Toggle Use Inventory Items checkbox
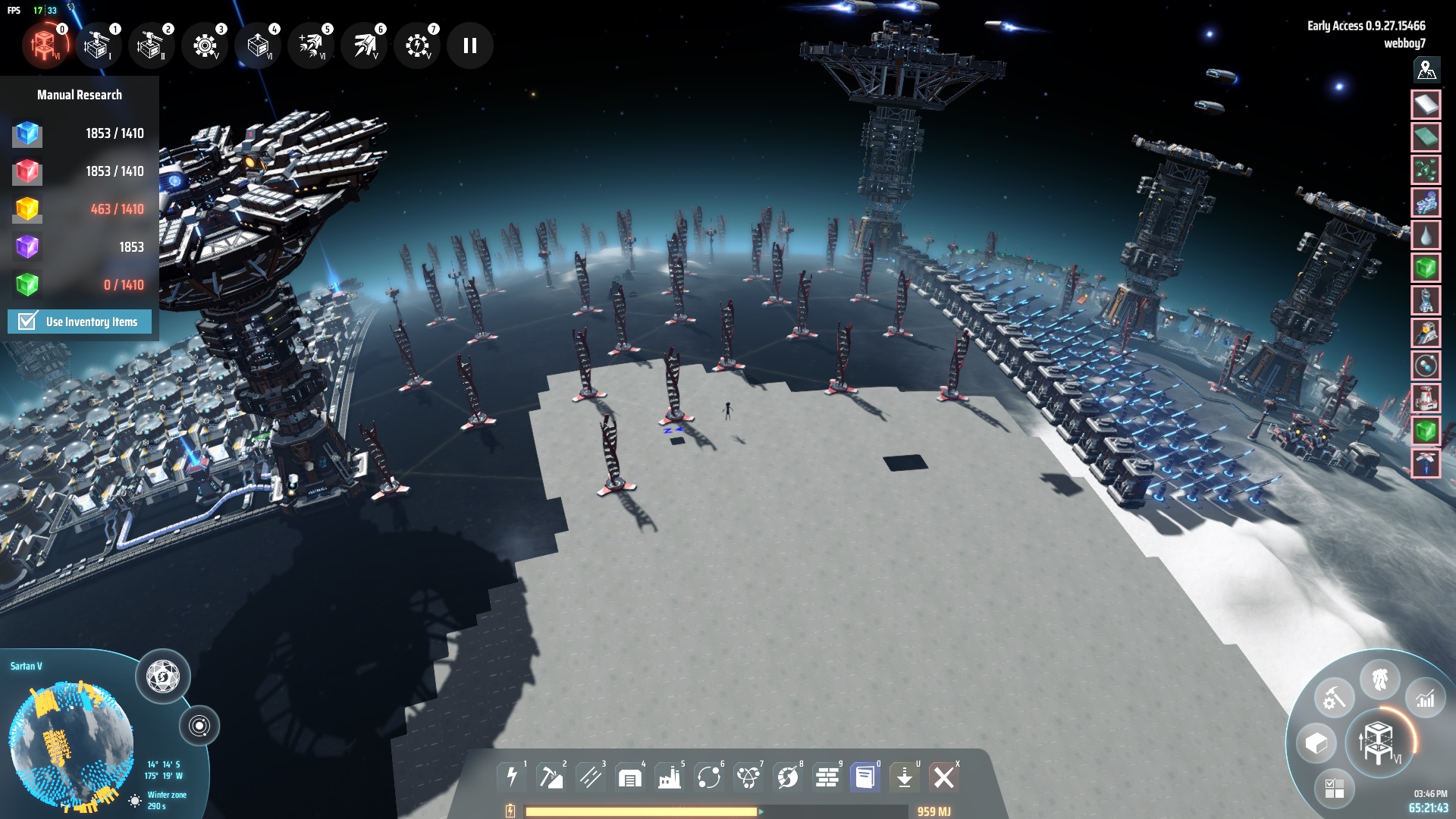Screen dimensions: 1456x819 tap(28, 322)
